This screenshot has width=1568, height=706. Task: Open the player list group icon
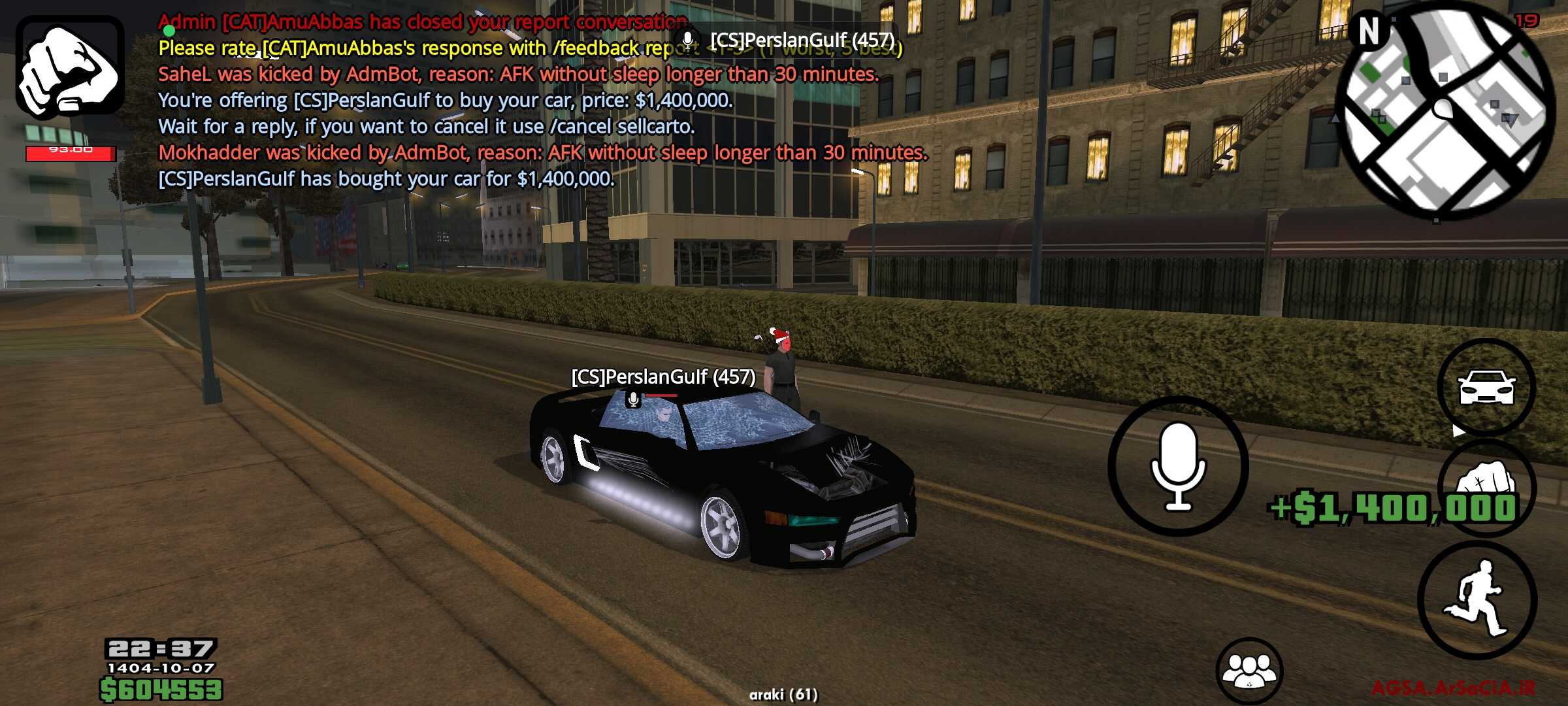(1249, 671)
